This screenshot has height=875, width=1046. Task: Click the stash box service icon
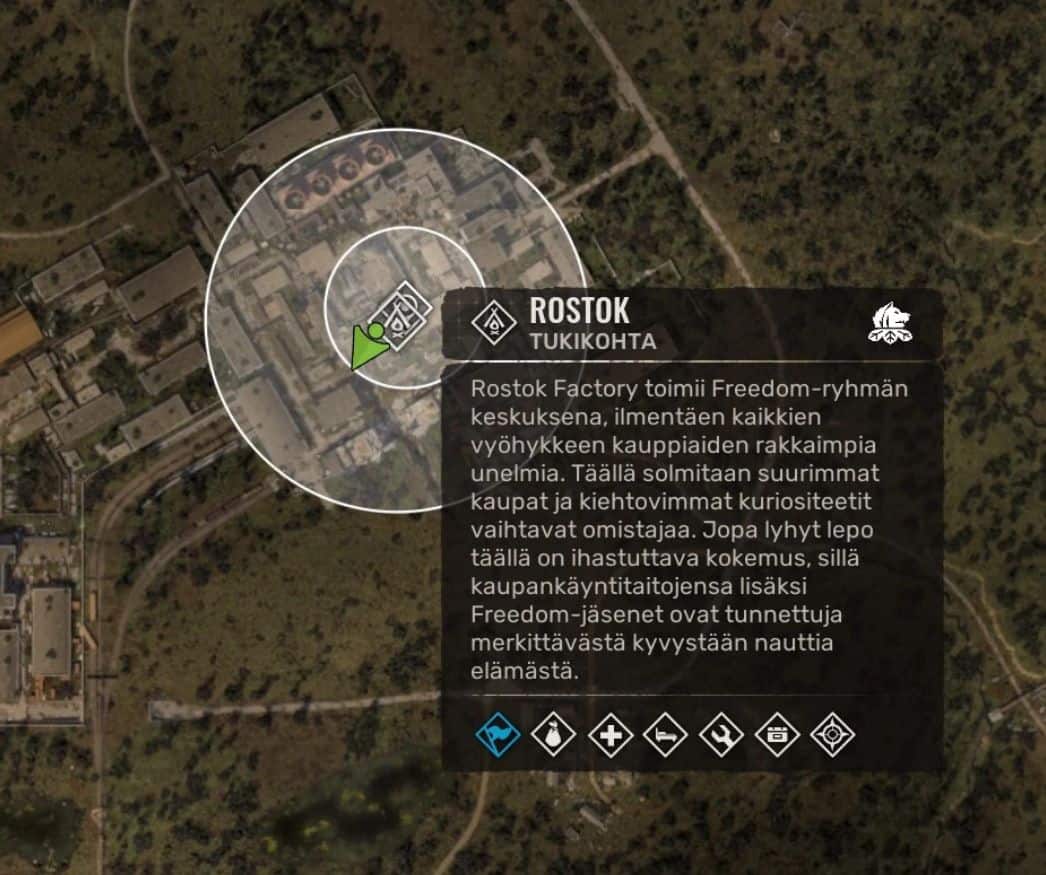776,736
